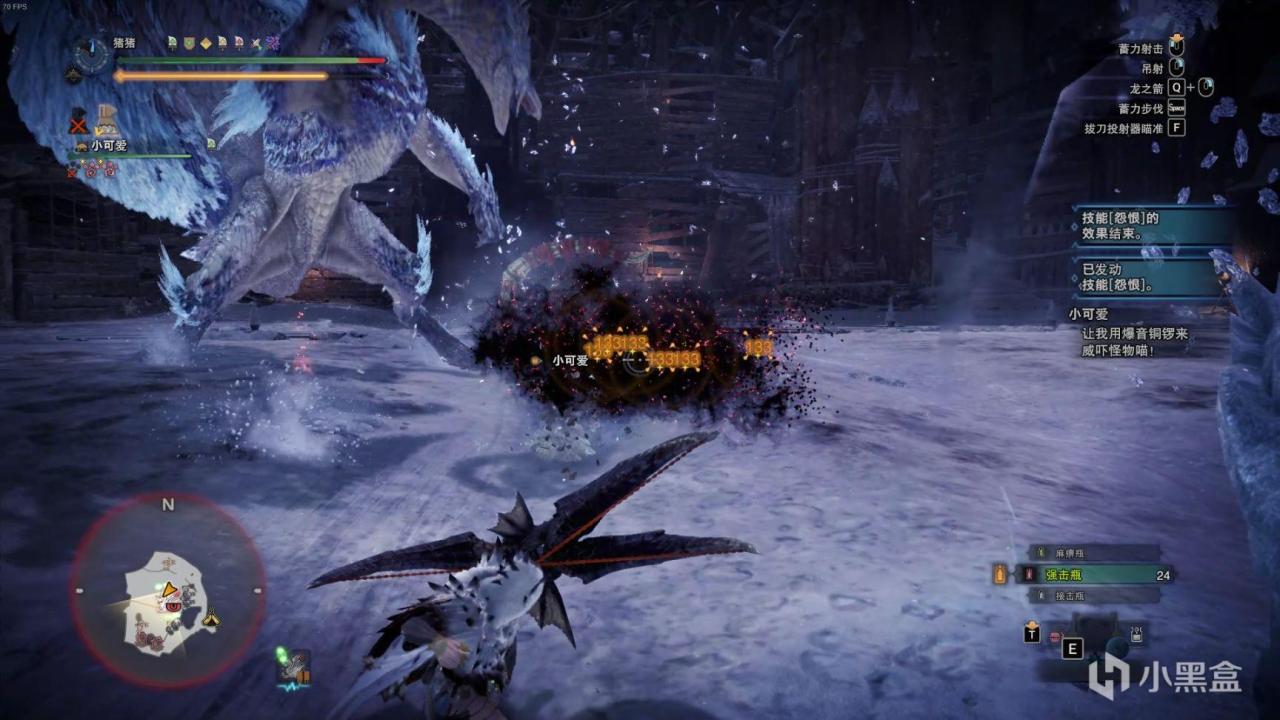1280x720 pixels.
Task: Select the palico name 小可爱 in party list
Action: [109, 146]
